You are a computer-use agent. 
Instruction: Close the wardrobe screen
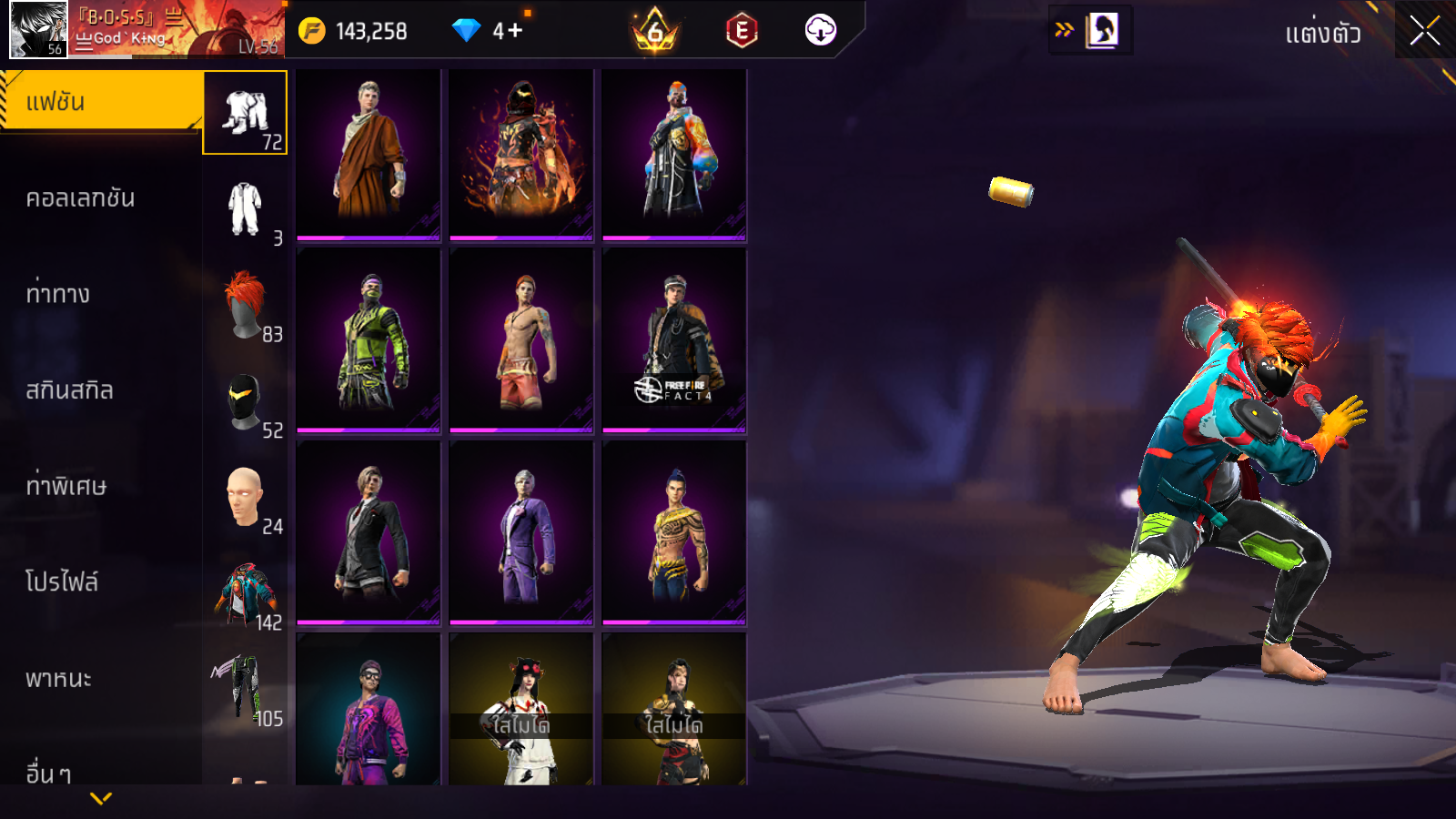coord(1424,31)
